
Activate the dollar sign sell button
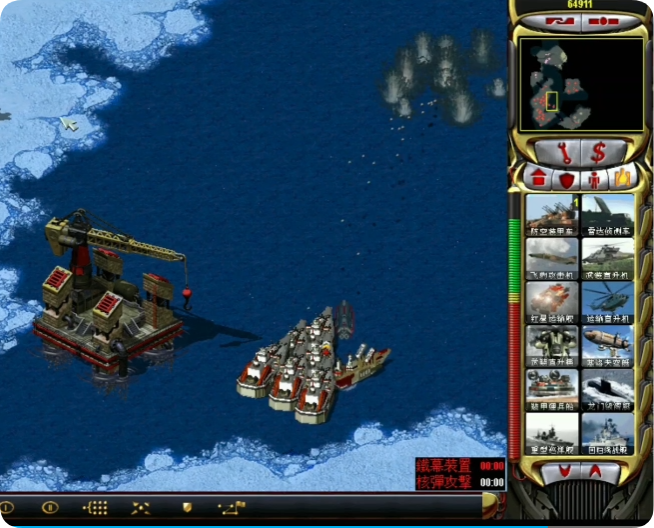(x=598, y=153)
